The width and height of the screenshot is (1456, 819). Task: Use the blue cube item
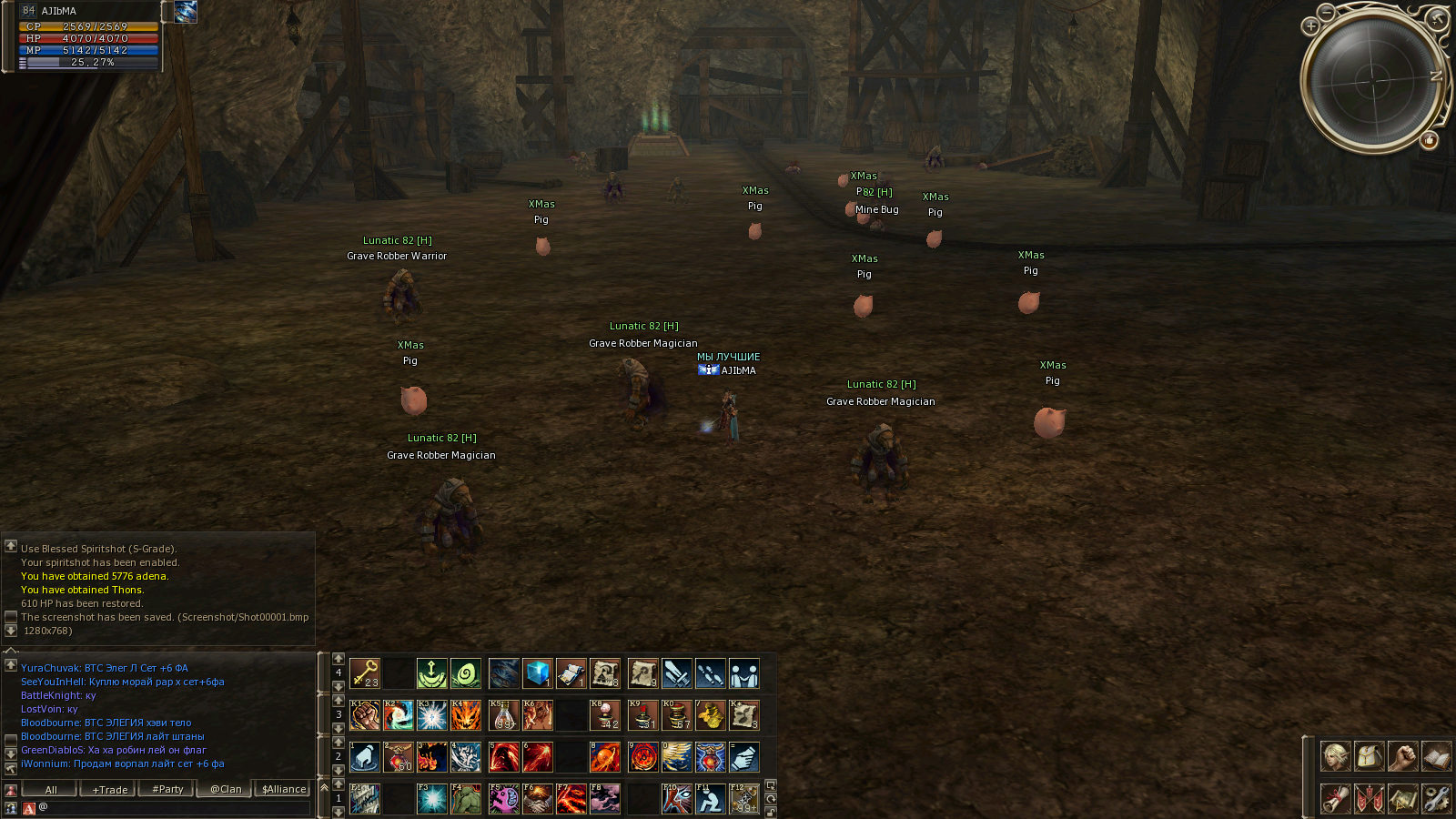click(538, 673)
